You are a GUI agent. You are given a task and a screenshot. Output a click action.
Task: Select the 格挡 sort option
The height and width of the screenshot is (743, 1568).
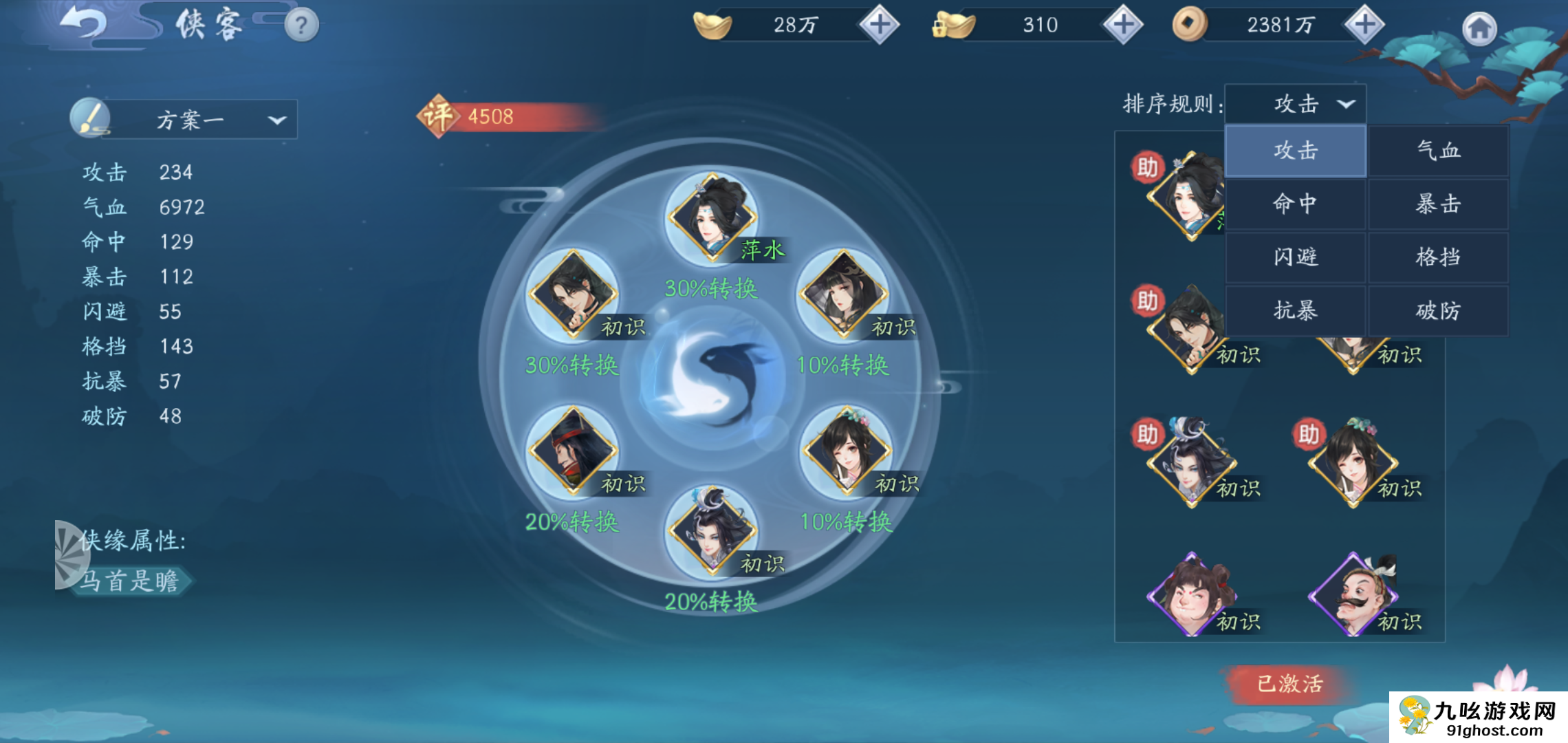pos(1438,257)
